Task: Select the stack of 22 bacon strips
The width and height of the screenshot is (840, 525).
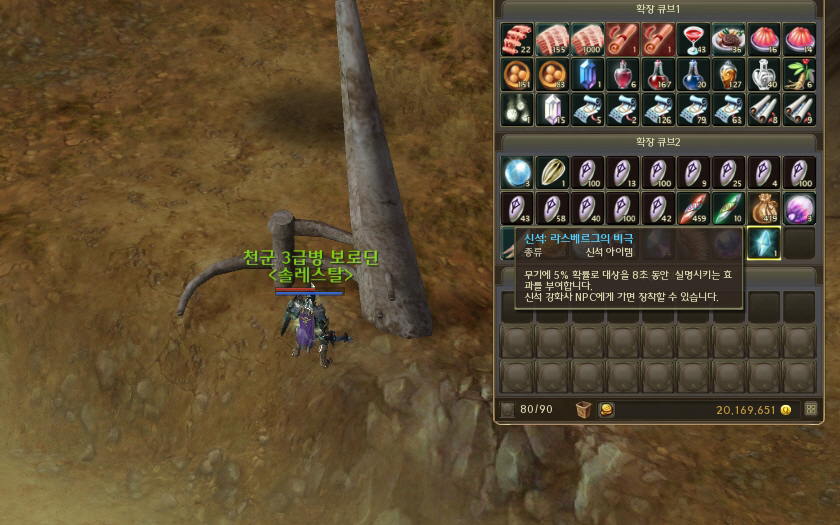Action: 517,41
